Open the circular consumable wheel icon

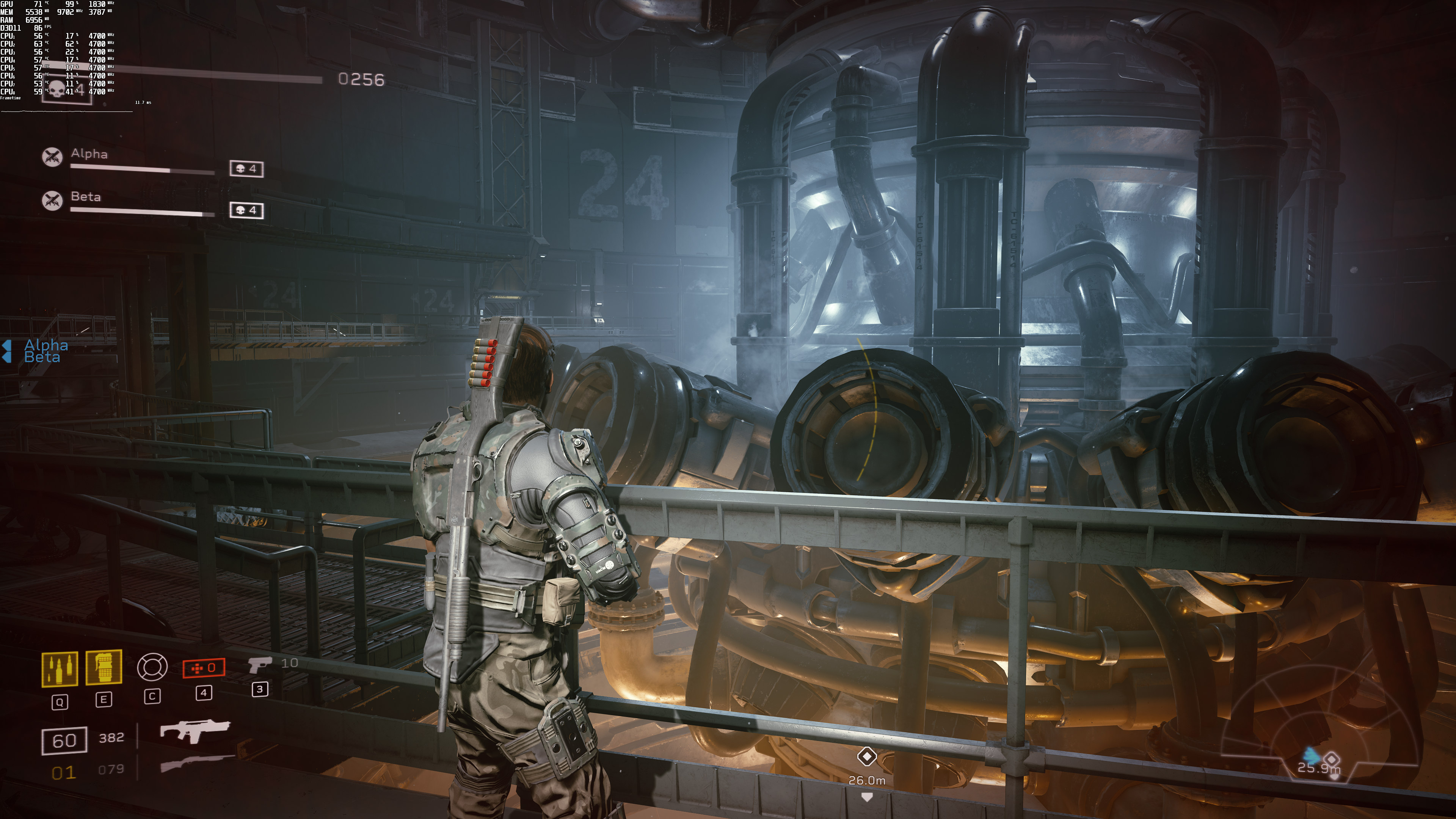[x=152, y=667]
